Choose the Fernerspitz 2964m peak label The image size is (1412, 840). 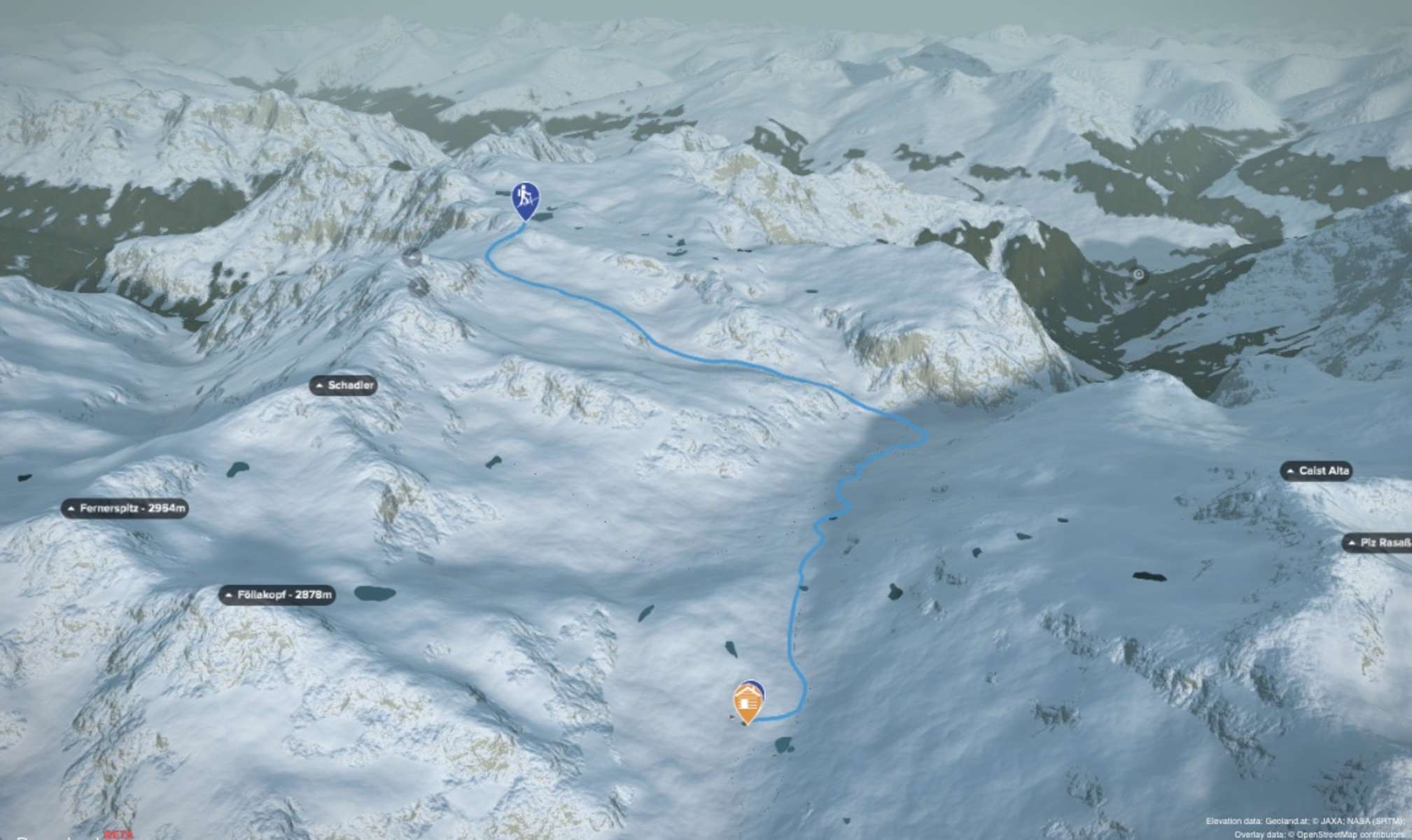(126, 508)
